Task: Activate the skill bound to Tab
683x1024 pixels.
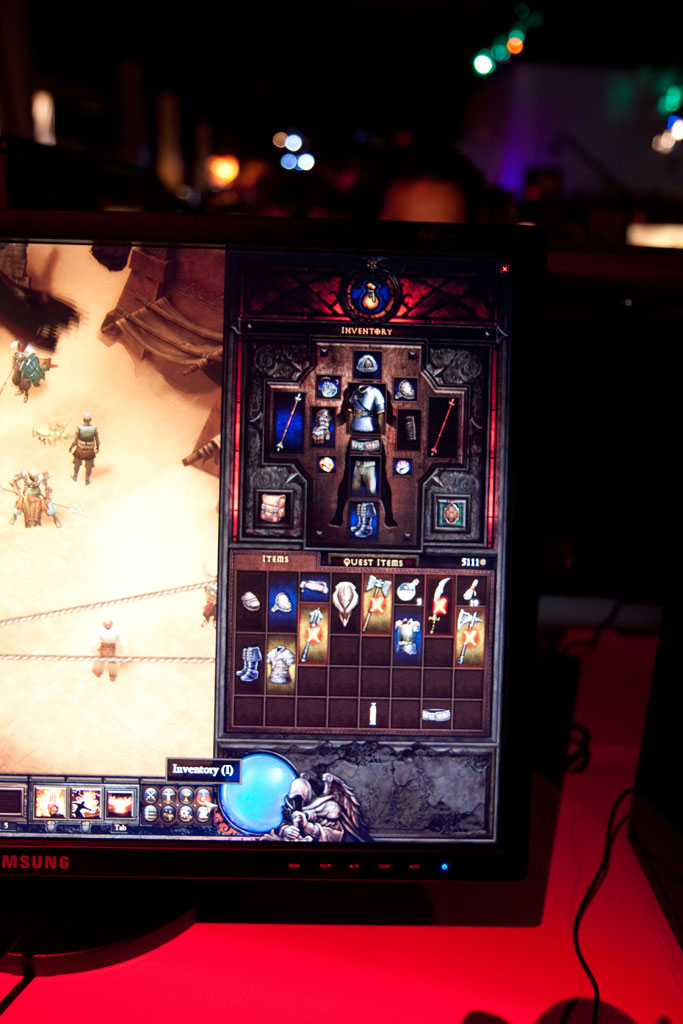Action: coord(120,802)
